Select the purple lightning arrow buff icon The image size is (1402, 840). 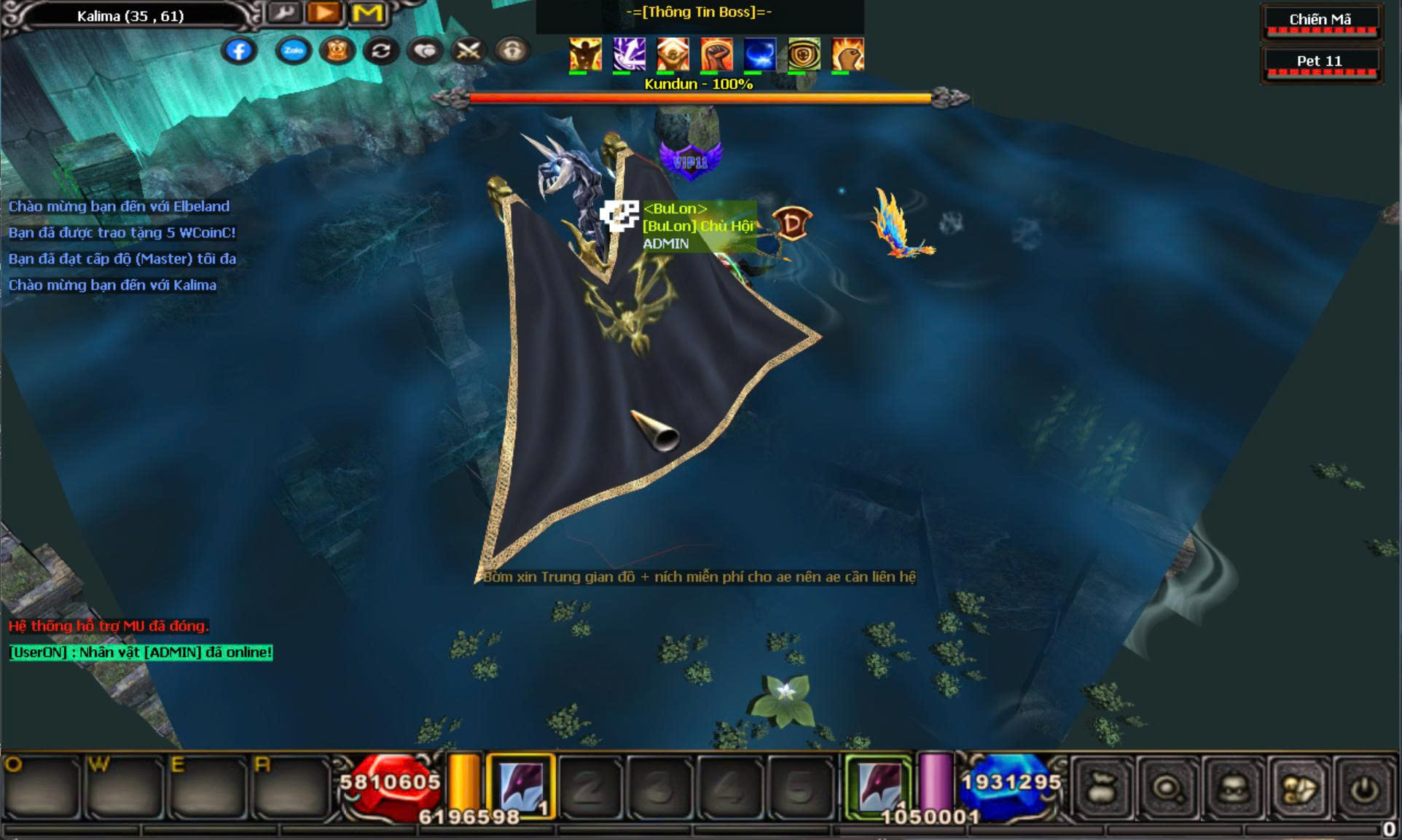click(x=629, y=54)
